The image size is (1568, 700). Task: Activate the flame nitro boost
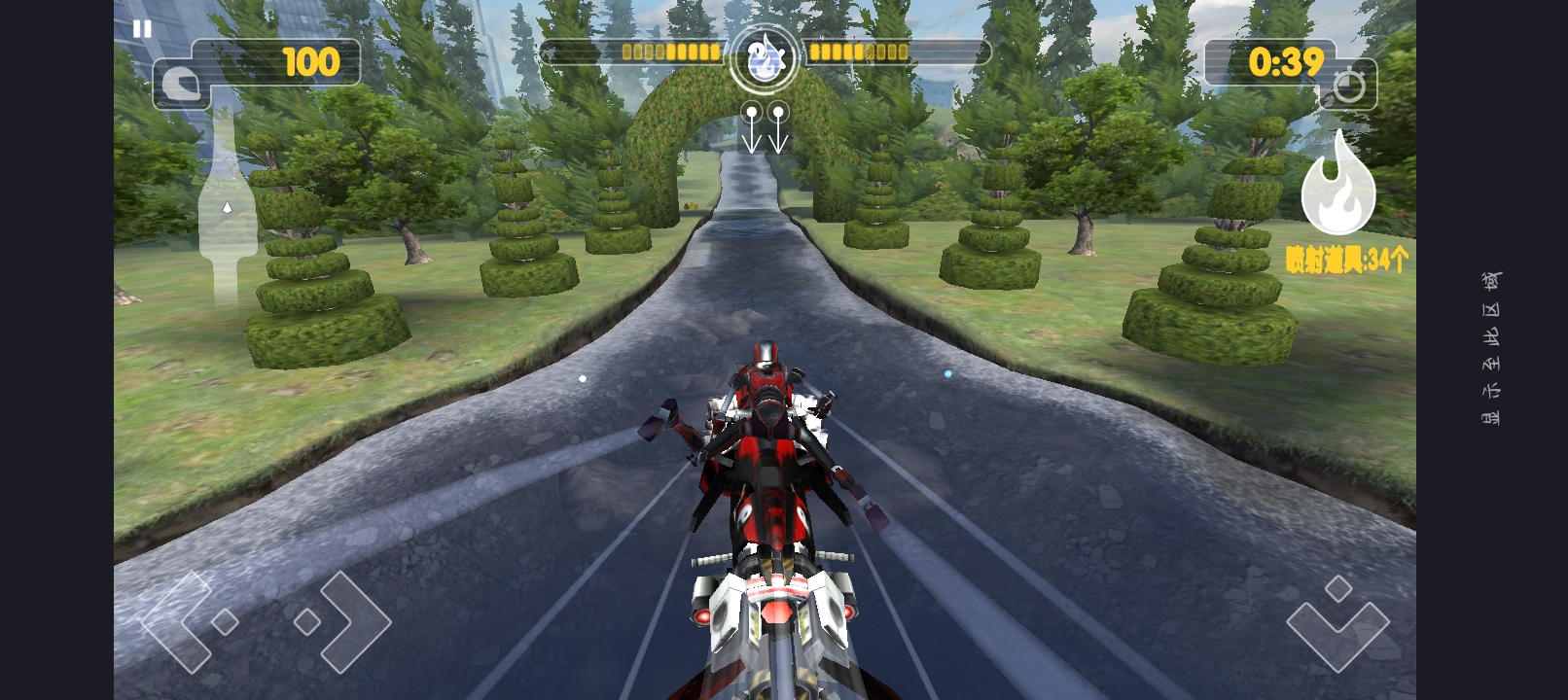pos(1337,187)
